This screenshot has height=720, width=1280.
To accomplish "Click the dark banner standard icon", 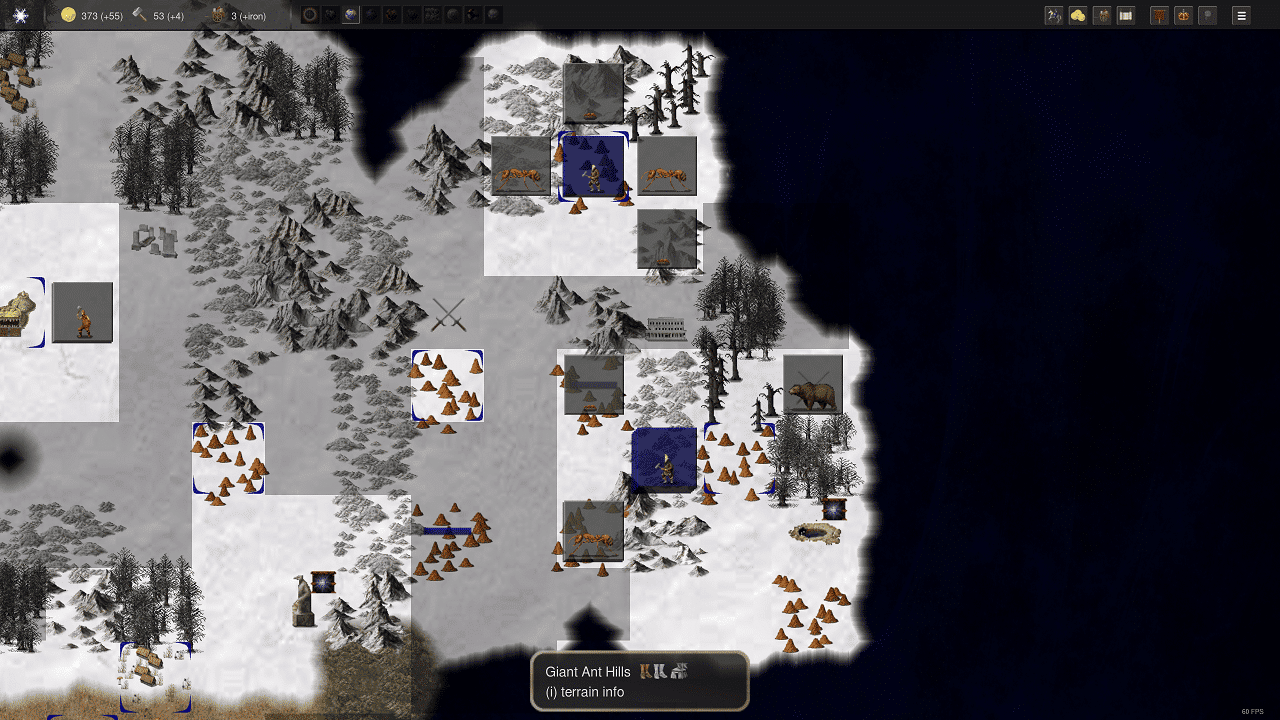I will 1159,15.
